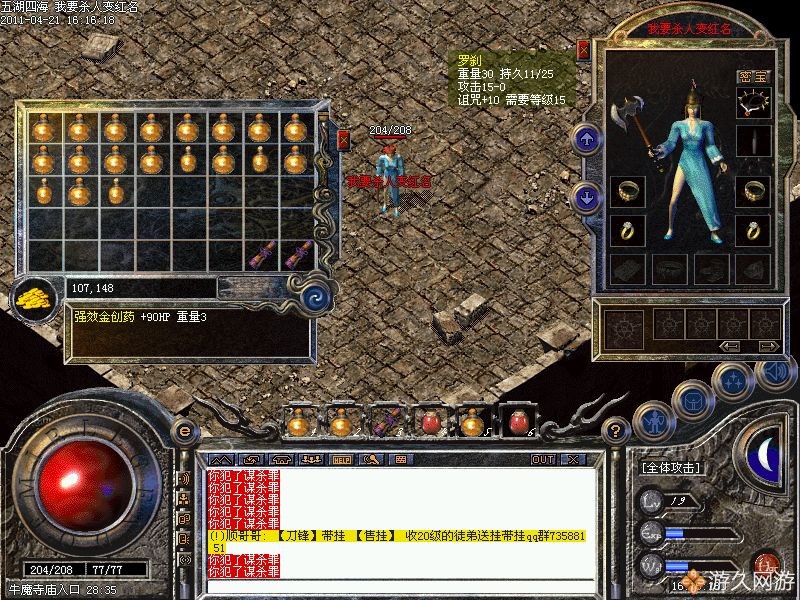Screen dimensions: 800x600
Task: Toggle the 全体攻击 attack mode label
Action: pos(670,467)
